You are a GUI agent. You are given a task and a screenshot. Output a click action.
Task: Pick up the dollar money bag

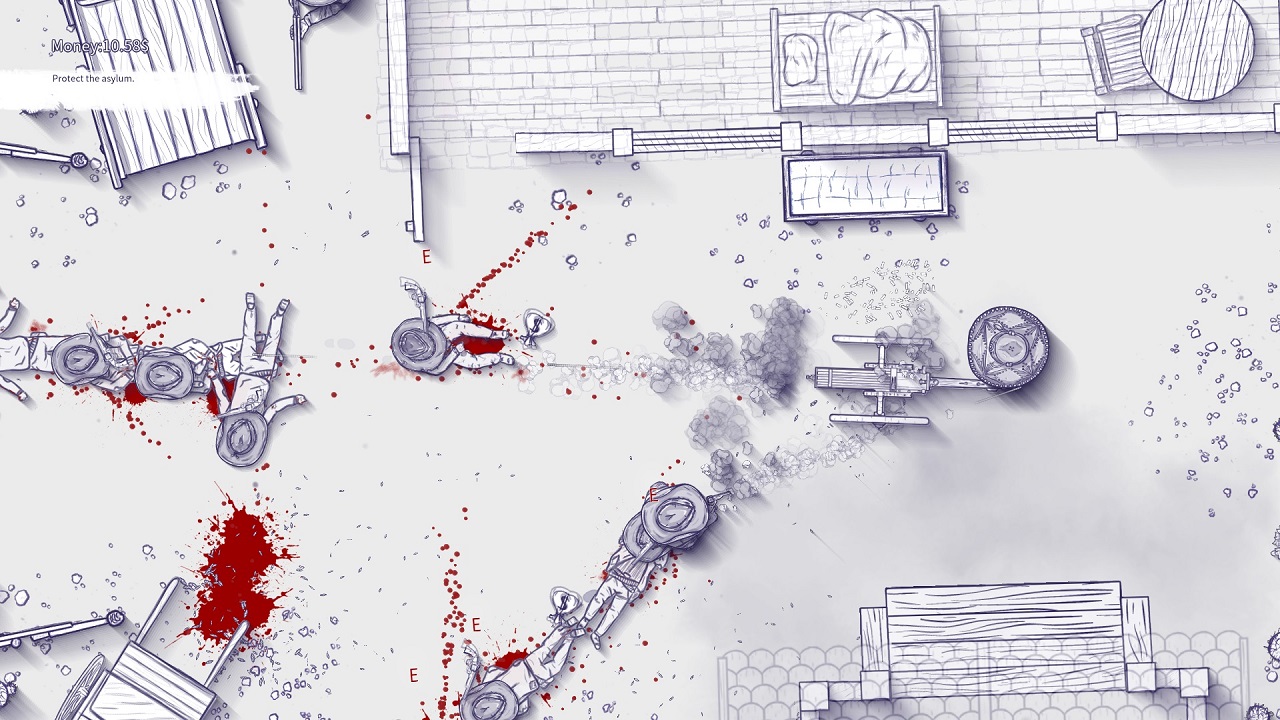click(x=535, y=328)
